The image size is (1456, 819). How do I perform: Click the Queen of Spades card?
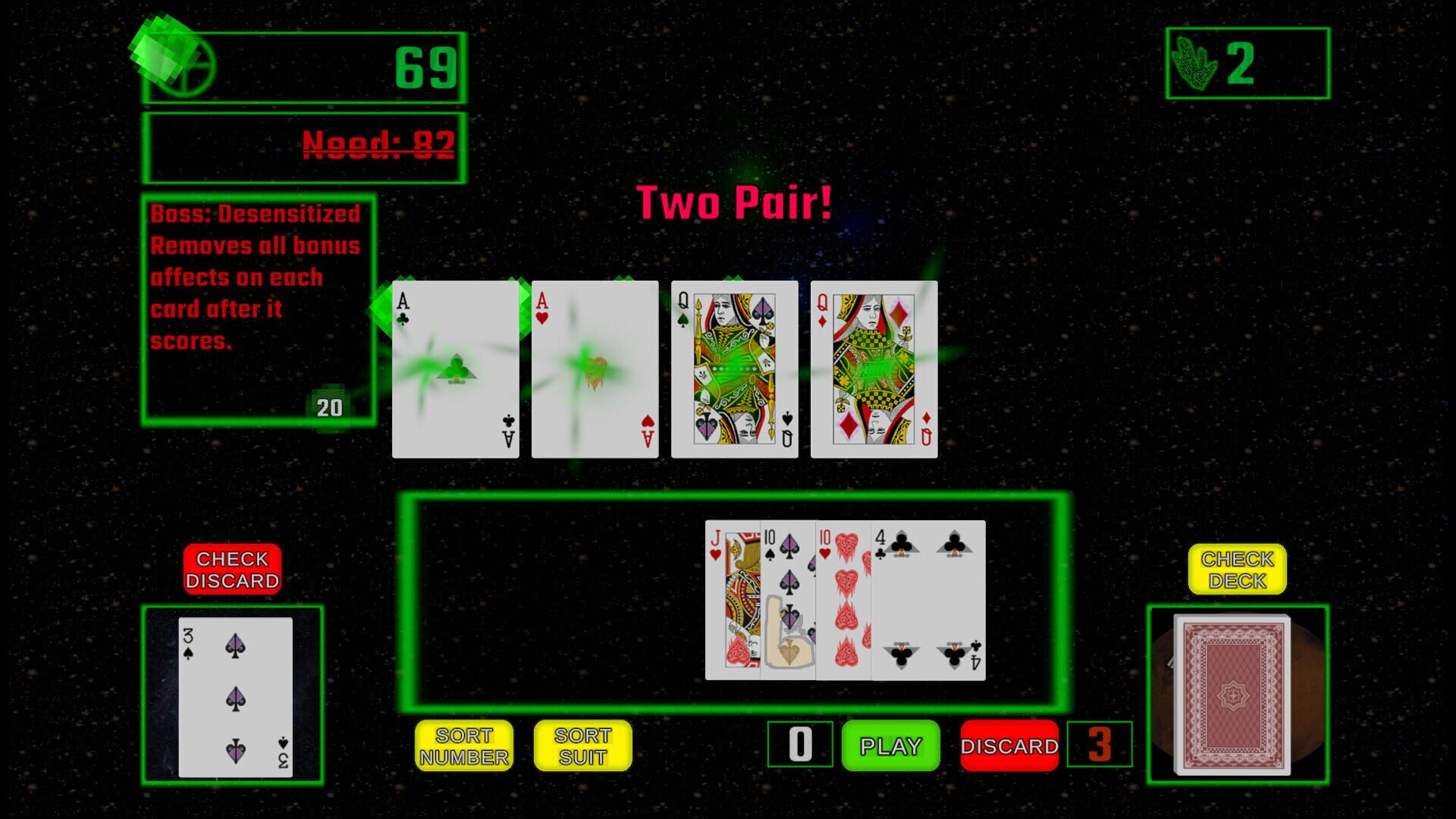point(734,369)
